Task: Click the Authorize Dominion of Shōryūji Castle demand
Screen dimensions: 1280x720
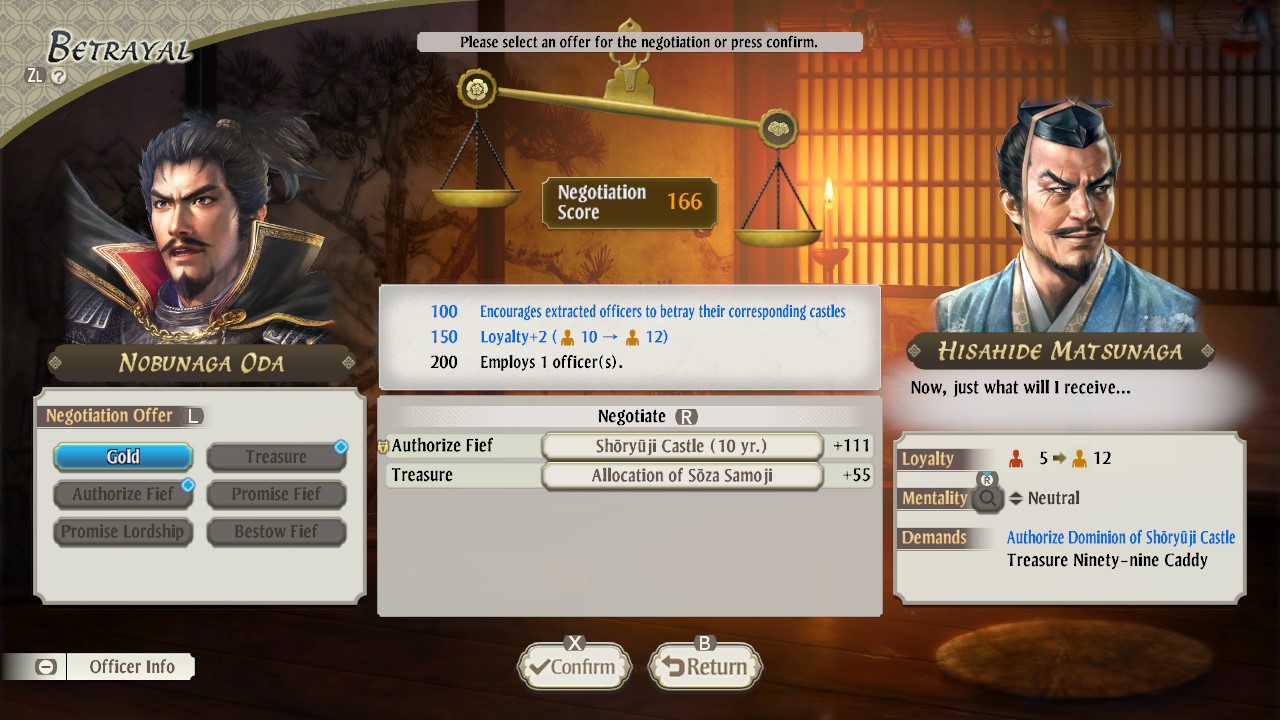Action: pos(1120,537)
